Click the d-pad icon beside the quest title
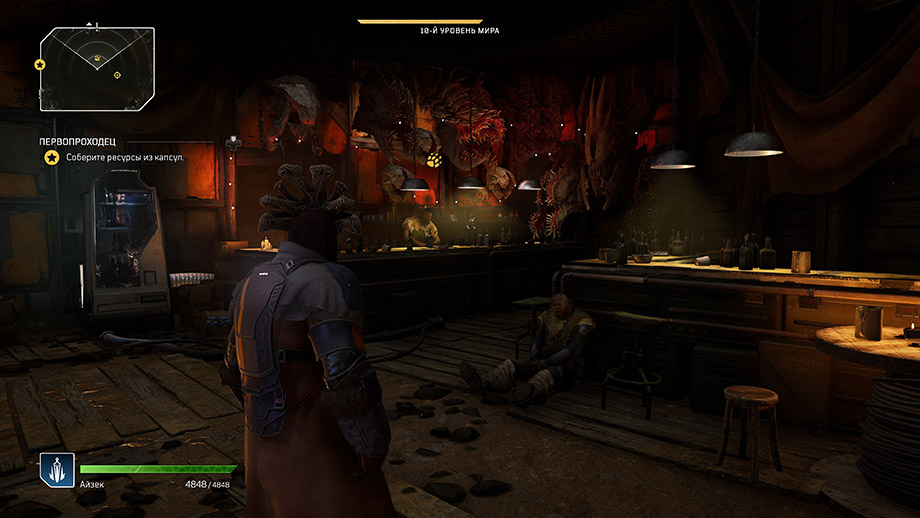This screenshot has width=920, height=518. (x=234, y=142)
